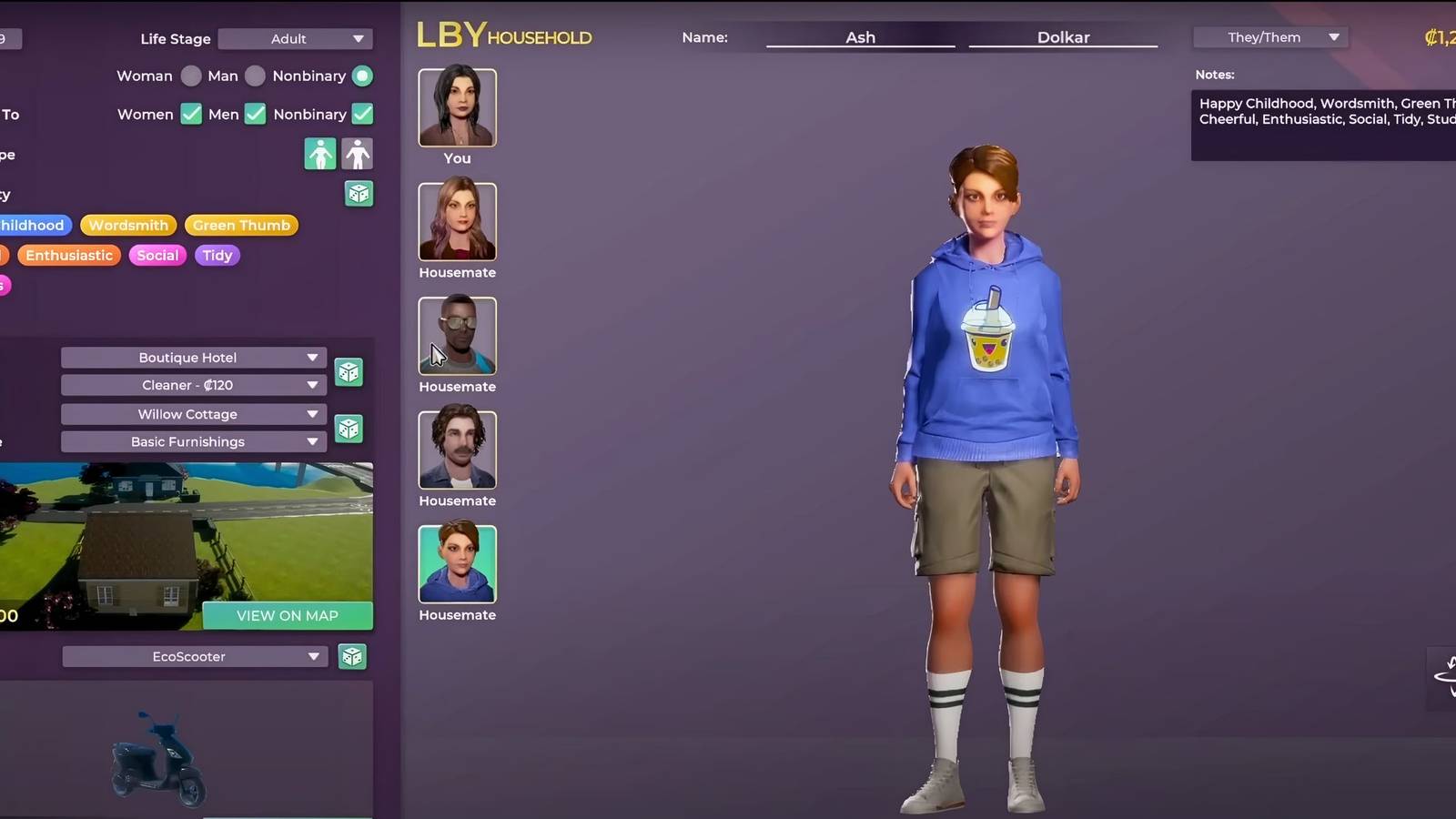This screenshot has width=1456, height=819.
Task: Click the dice beside the Boutique Hotel workplace
Action: click(x=349, y=371)
